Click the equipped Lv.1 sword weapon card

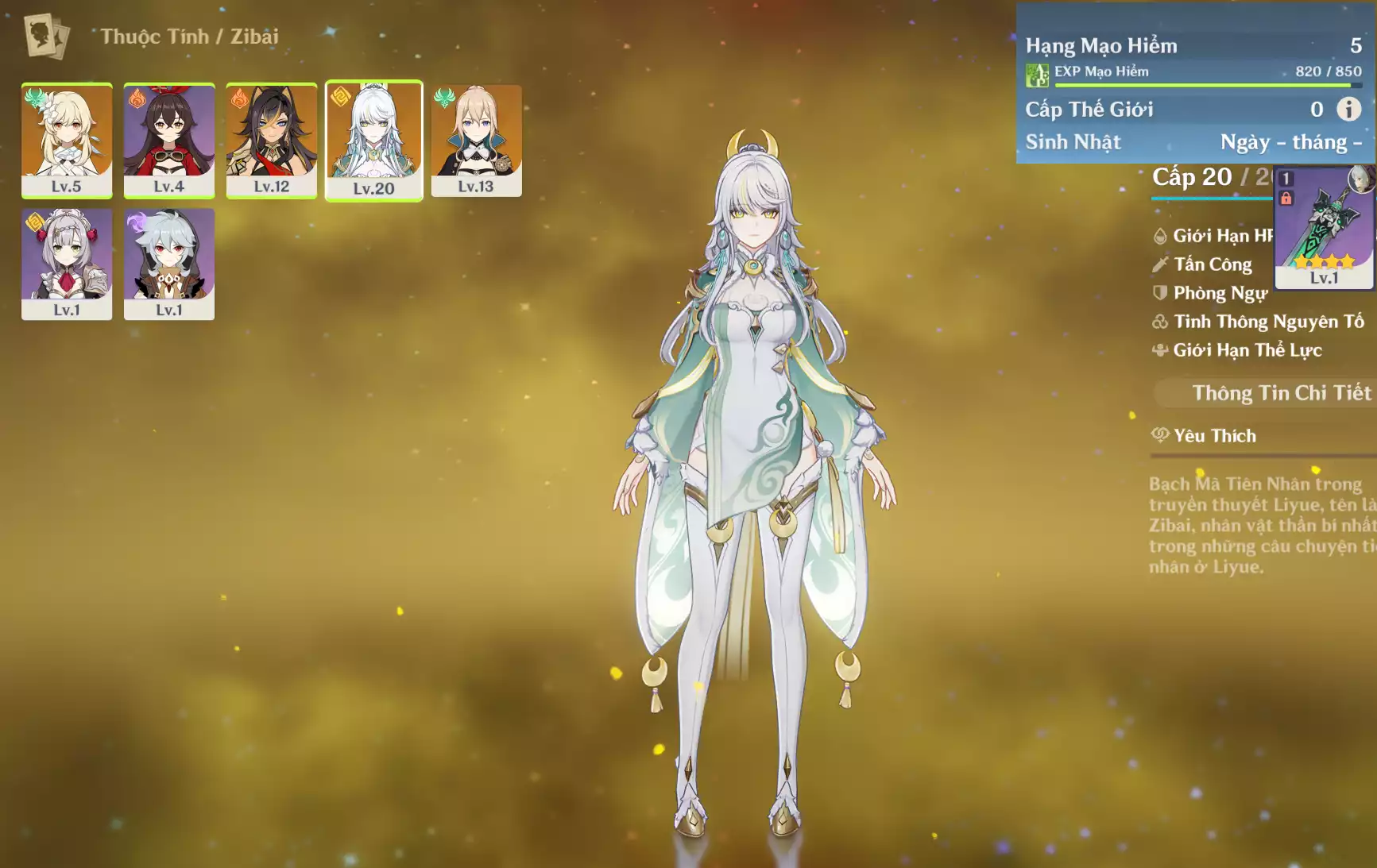tap(1324, 228)
